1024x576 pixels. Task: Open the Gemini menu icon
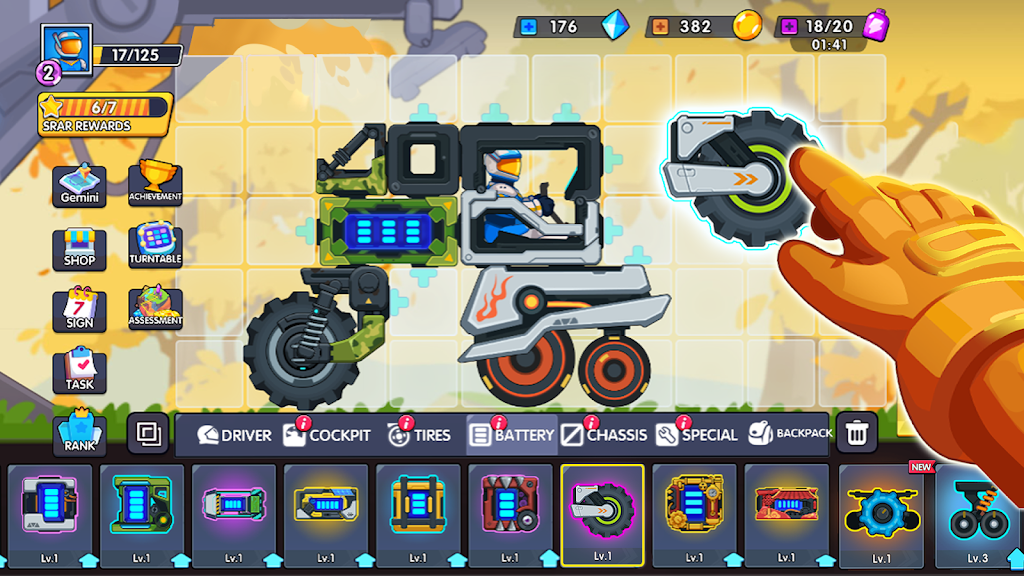pos(80,185)
